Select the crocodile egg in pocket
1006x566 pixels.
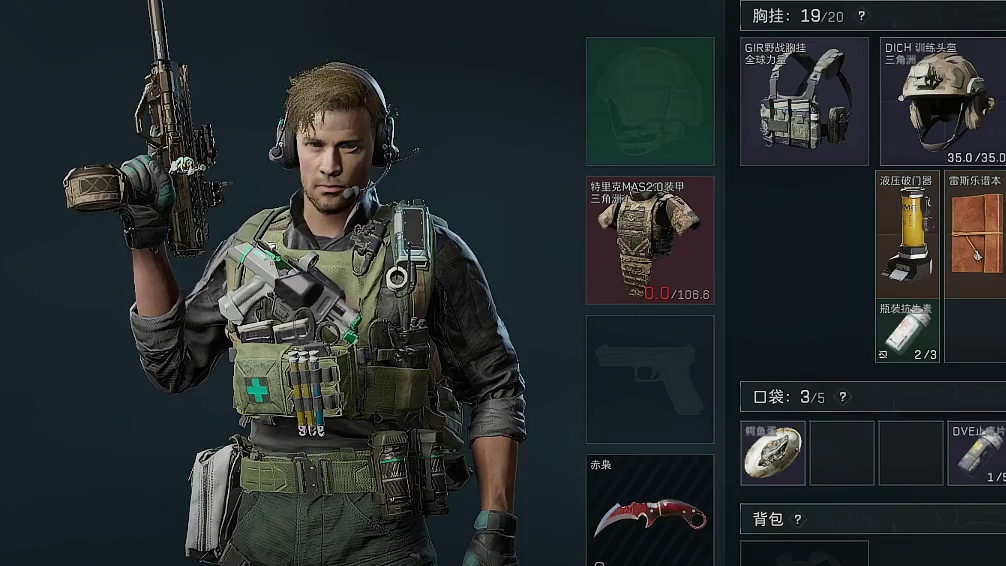pyautogui.click(x=773, y=452)
